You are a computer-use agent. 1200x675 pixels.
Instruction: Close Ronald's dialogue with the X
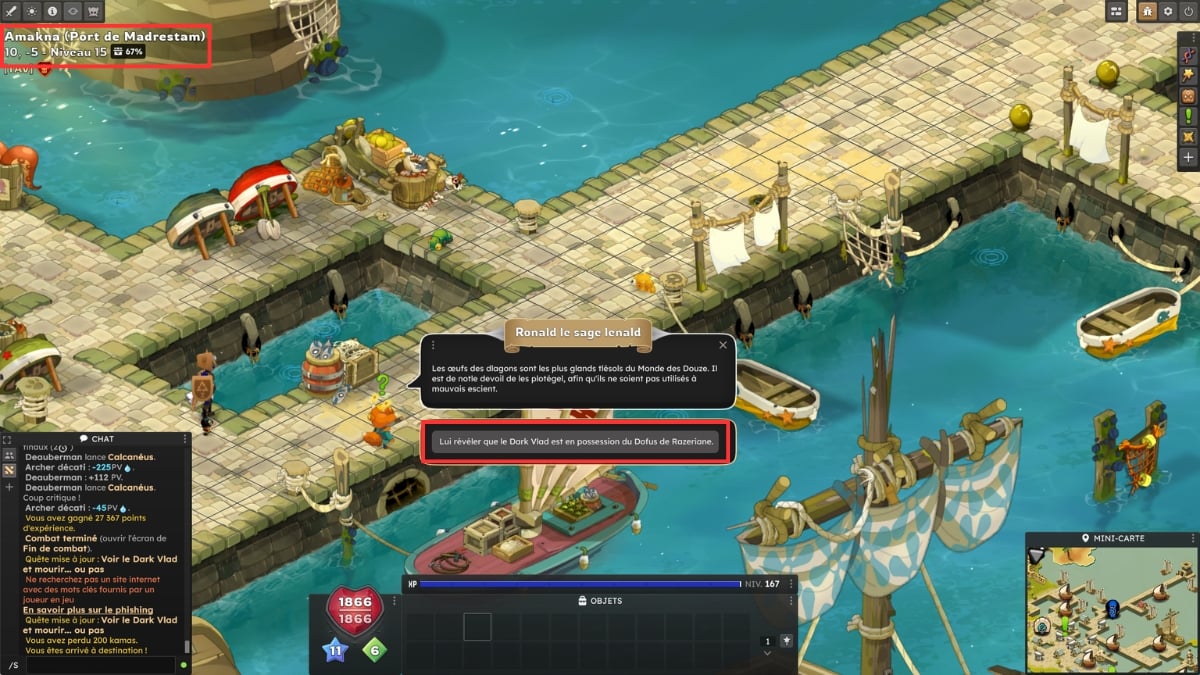(722, 344)
